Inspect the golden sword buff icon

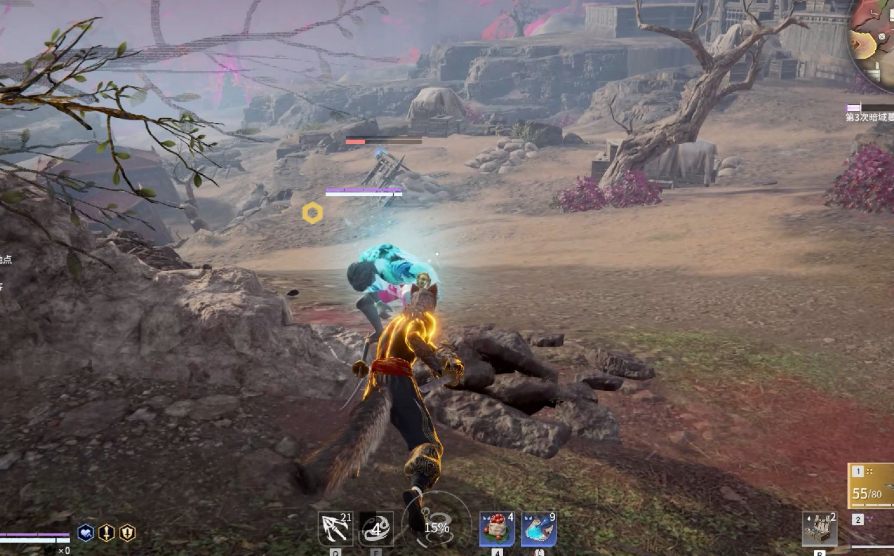coord(107,533)
